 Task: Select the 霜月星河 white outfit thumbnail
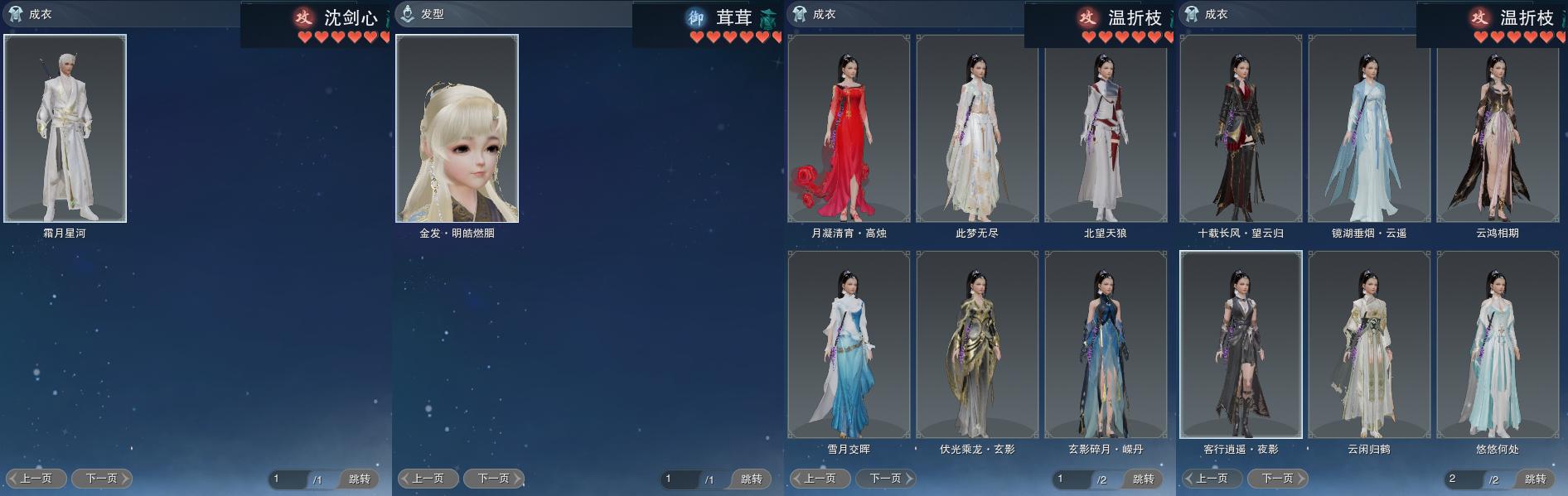click(65, 128)
